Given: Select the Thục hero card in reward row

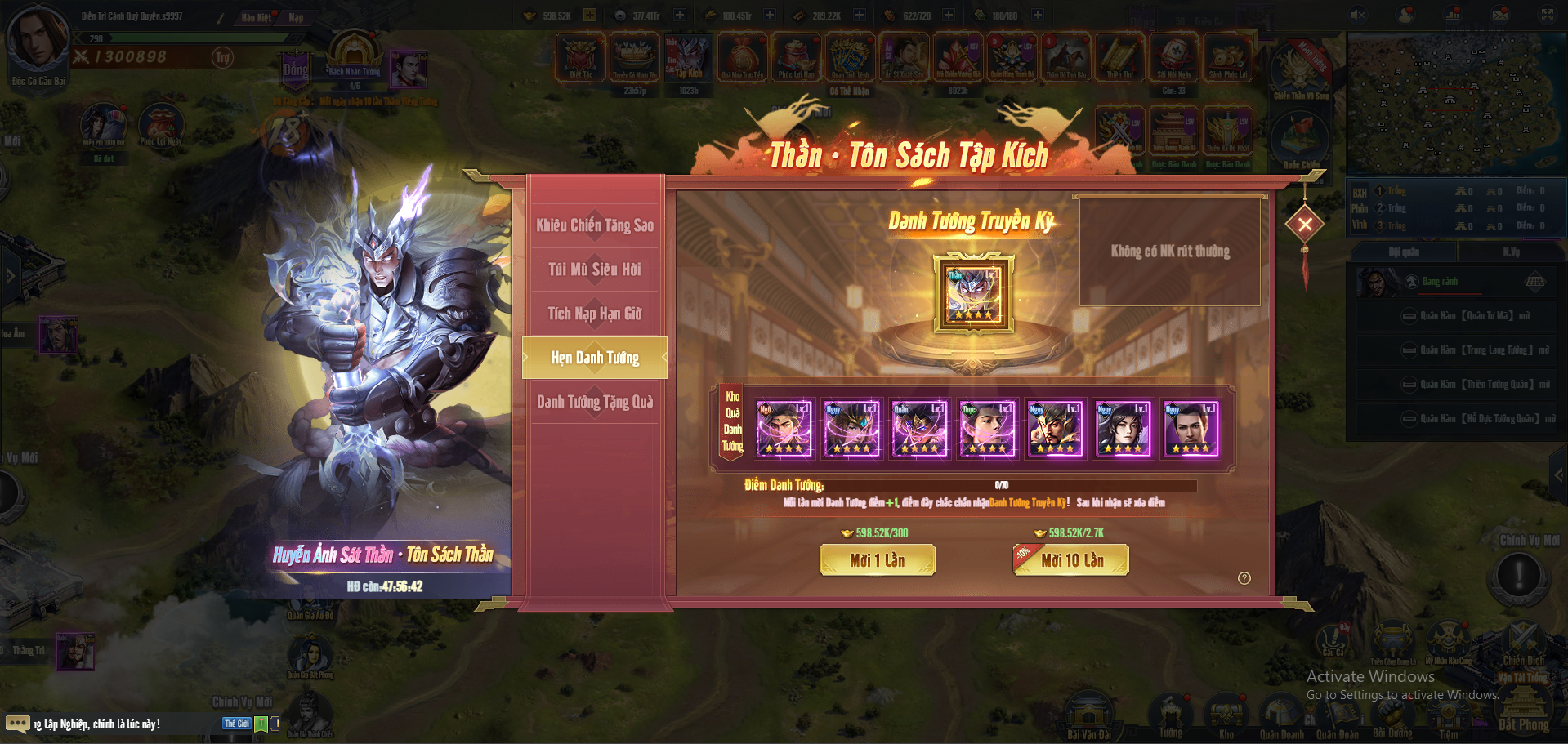Looking at the screenshot, I should (x=987, y=429).
